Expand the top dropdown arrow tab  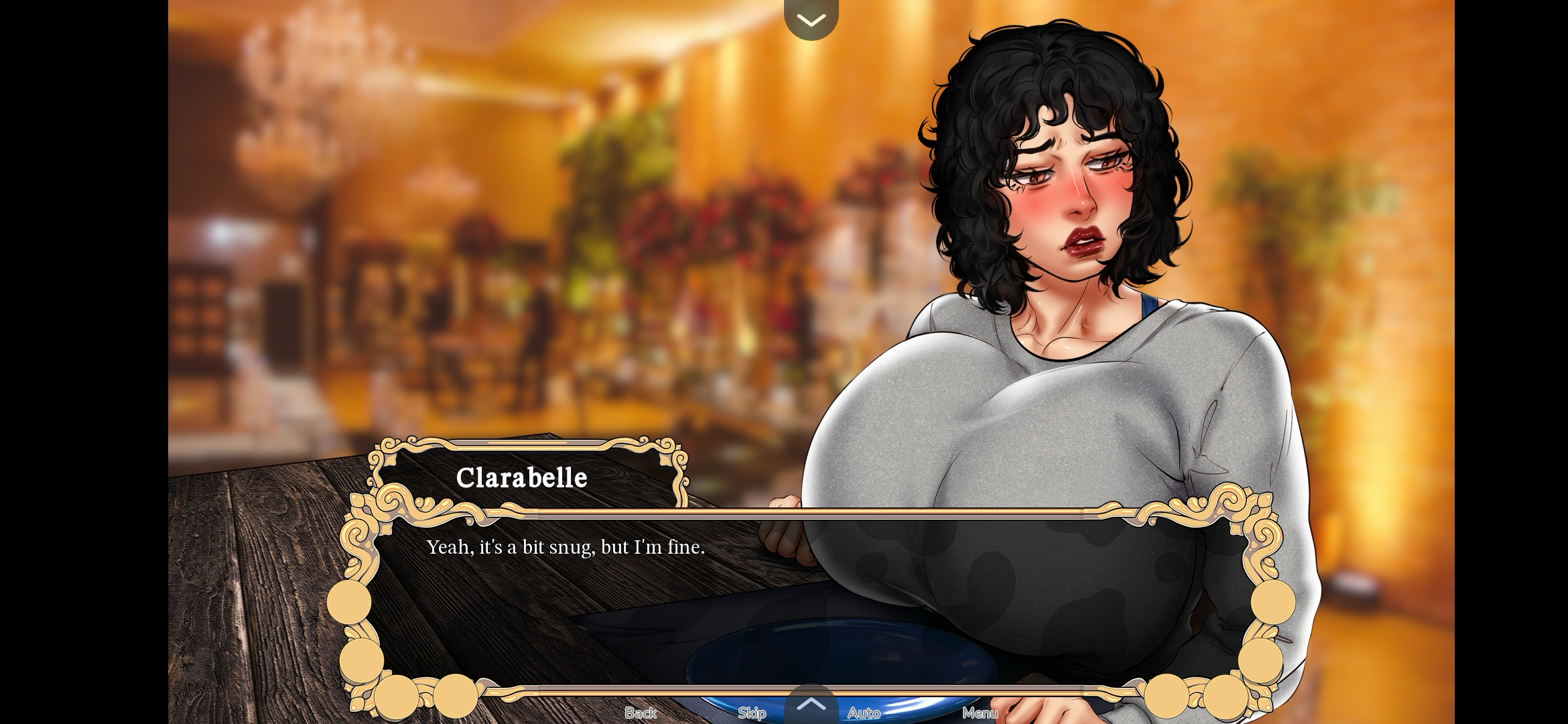point(811,20)
